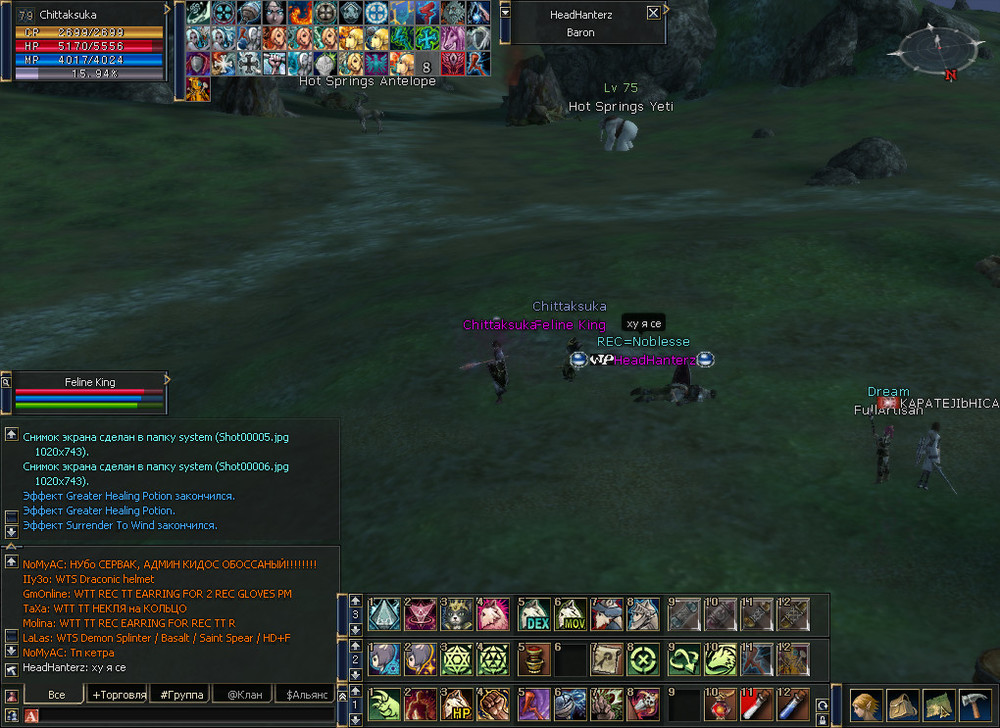Activate the fist skill in bottom hotbar

pyautogui.click(x=494, y=704)
